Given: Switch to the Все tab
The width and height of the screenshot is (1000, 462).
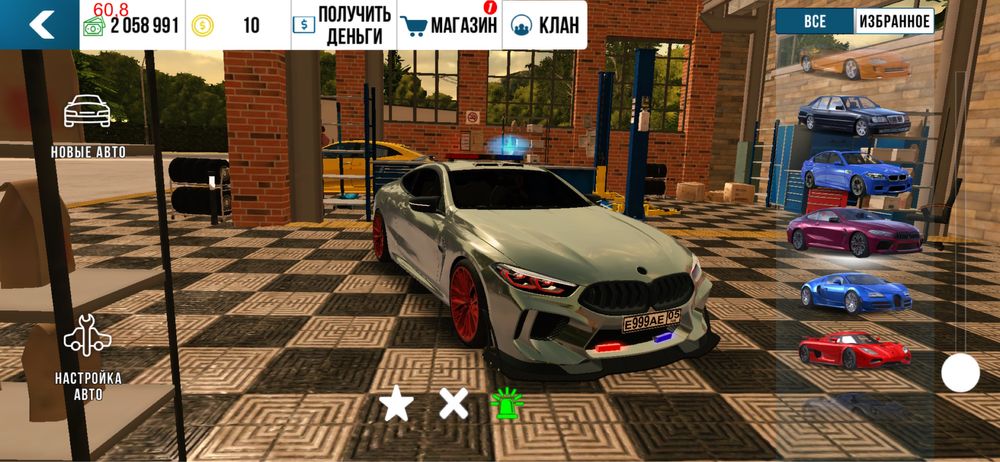Looking at the screenshot, I should [814, 21].
